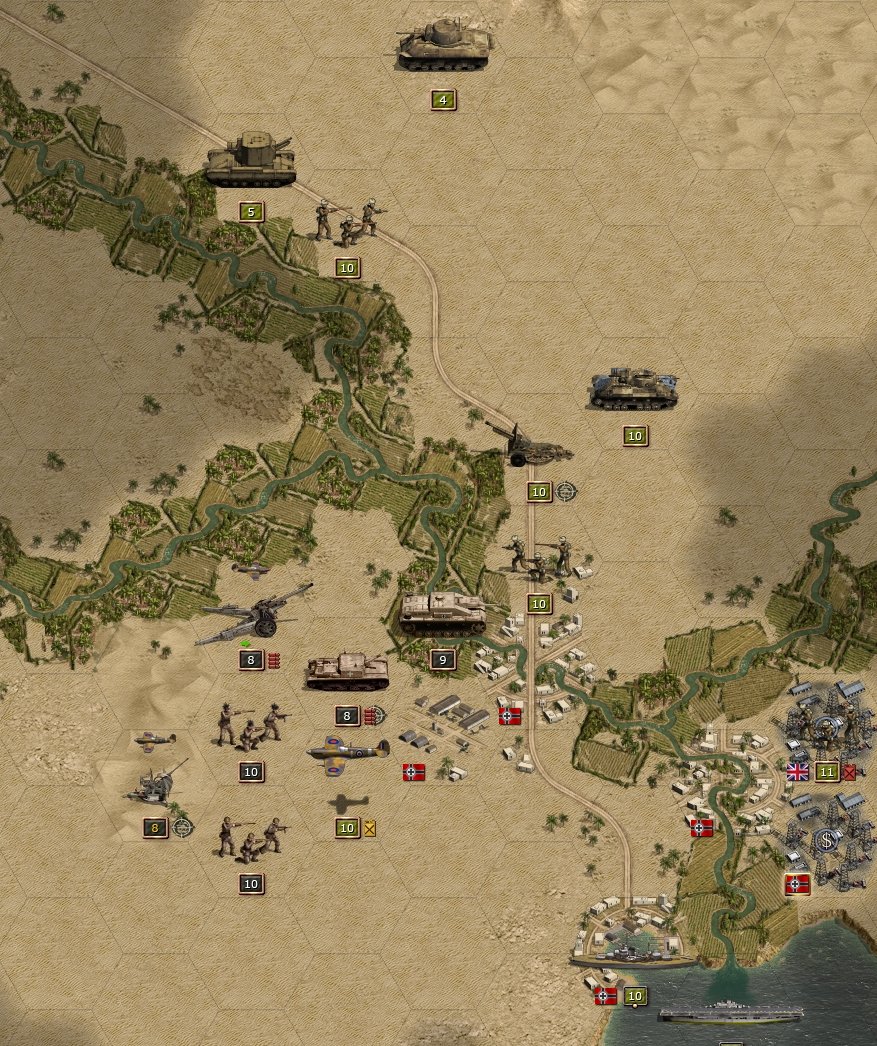Select the tank with strength 4
This screenshot has width=877, height=1046.
pos(444,46)
